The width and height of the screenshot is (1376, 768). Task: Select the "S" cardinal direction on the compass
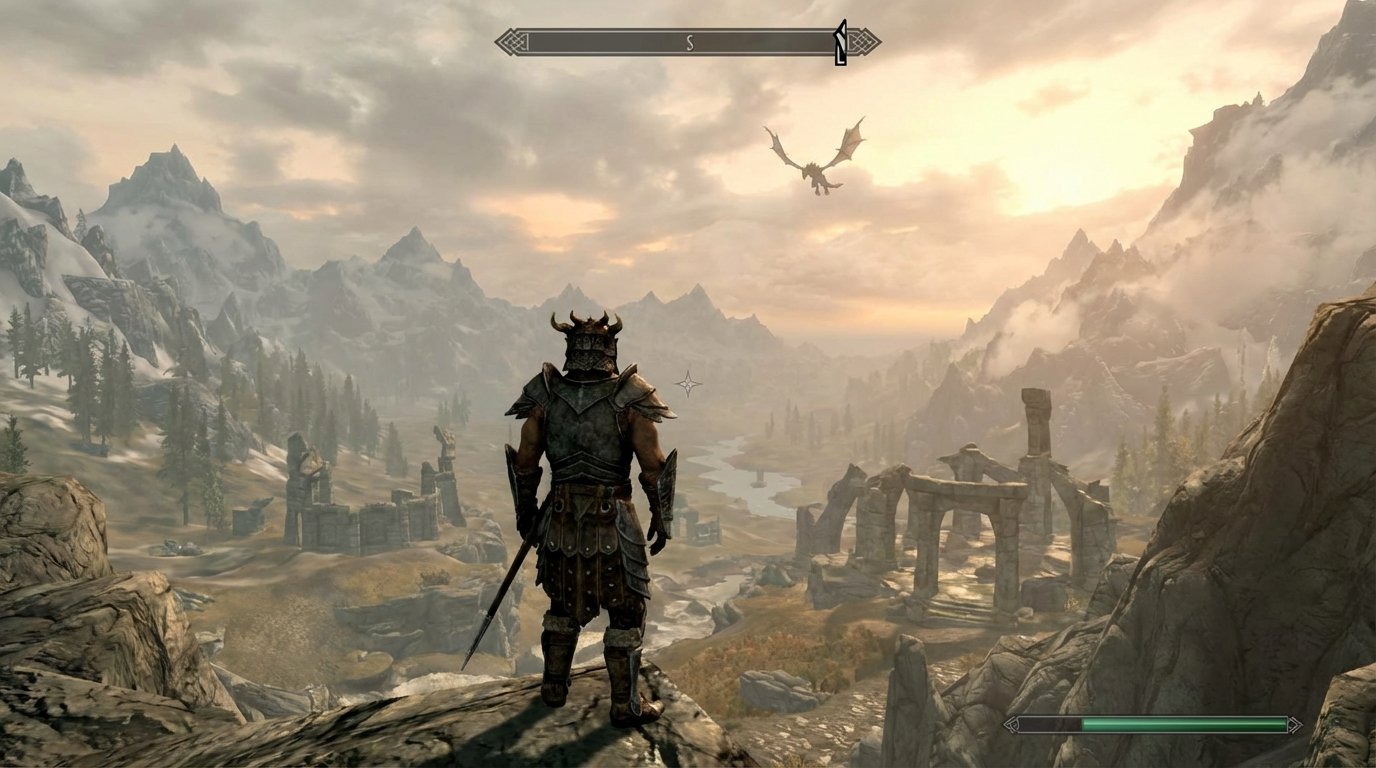(x=689, y=43)
